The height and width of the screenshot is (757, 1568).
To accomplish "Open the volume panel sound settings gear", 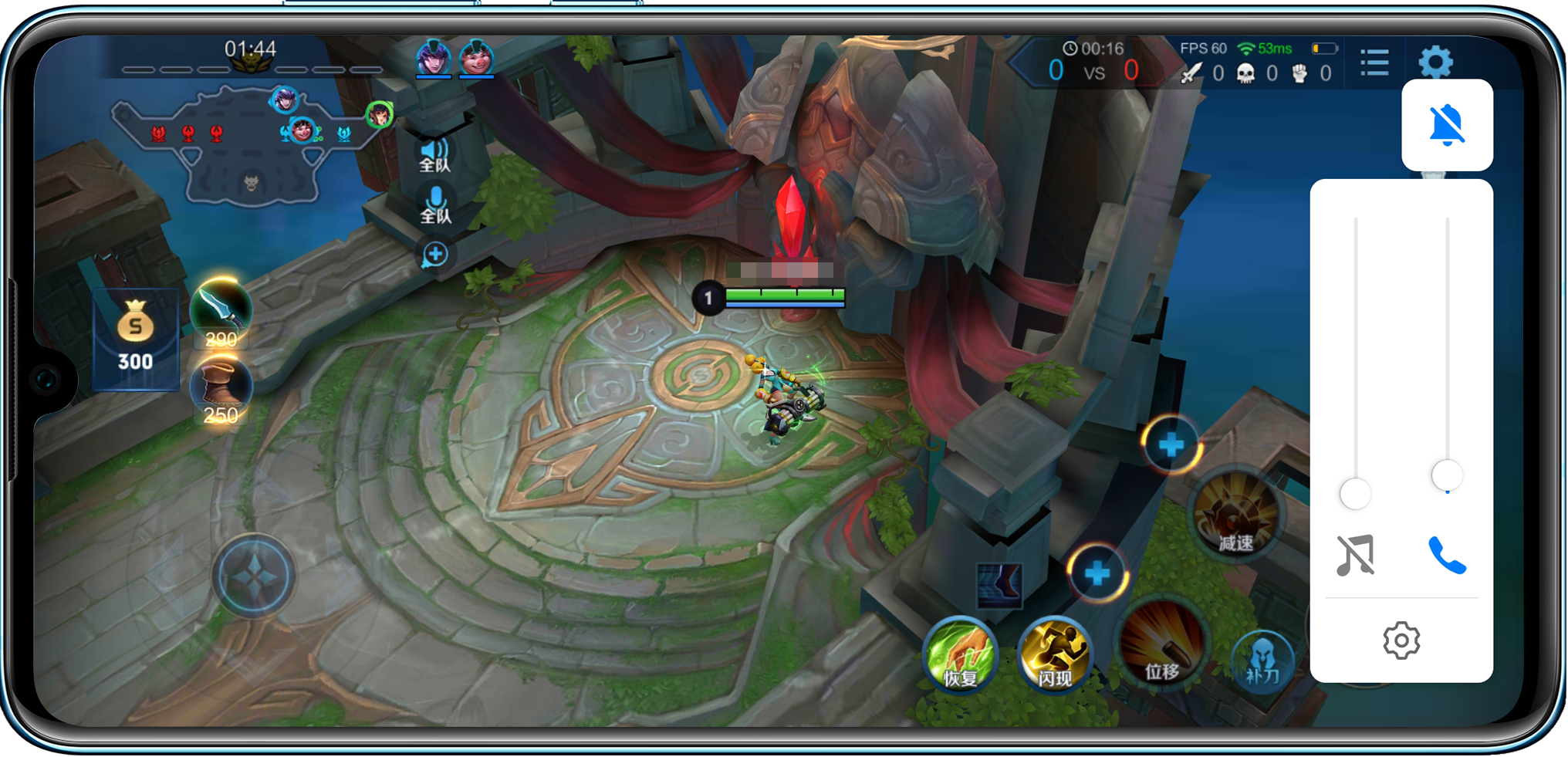I will [x=1401, y=640].
